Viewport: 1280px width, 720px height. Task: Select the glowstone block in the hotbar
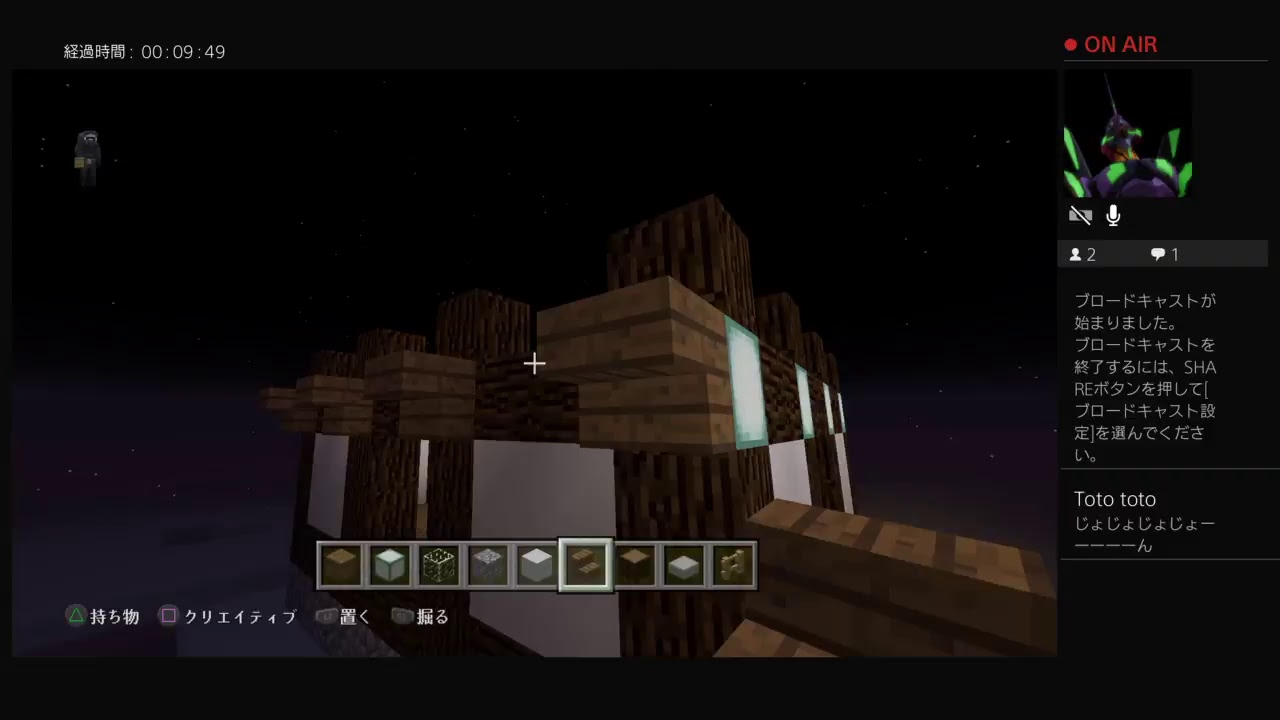coord(438,565)
